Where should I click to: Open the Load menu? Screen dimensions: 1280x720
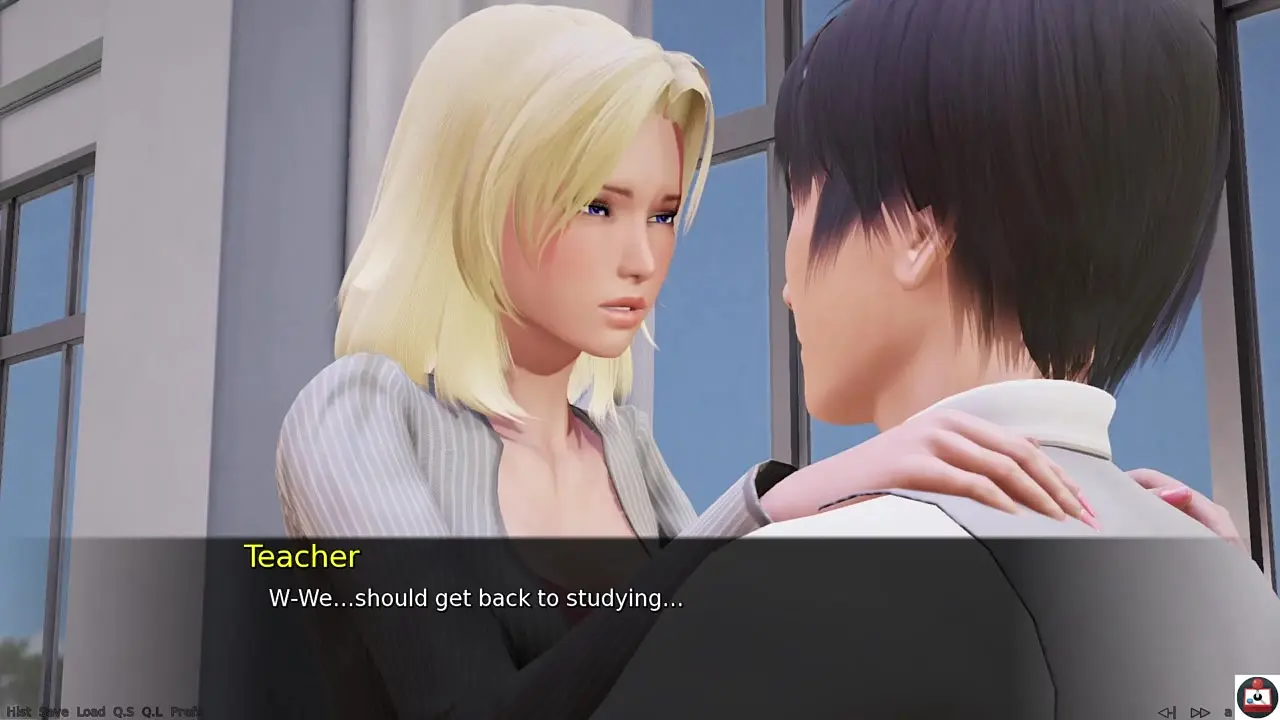click(91, 711)
